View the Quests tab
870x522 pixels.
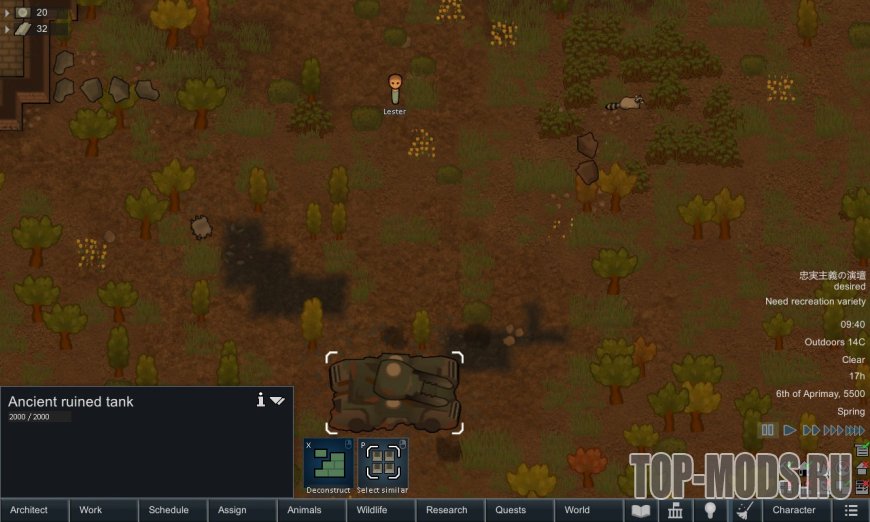pos(511,510)
